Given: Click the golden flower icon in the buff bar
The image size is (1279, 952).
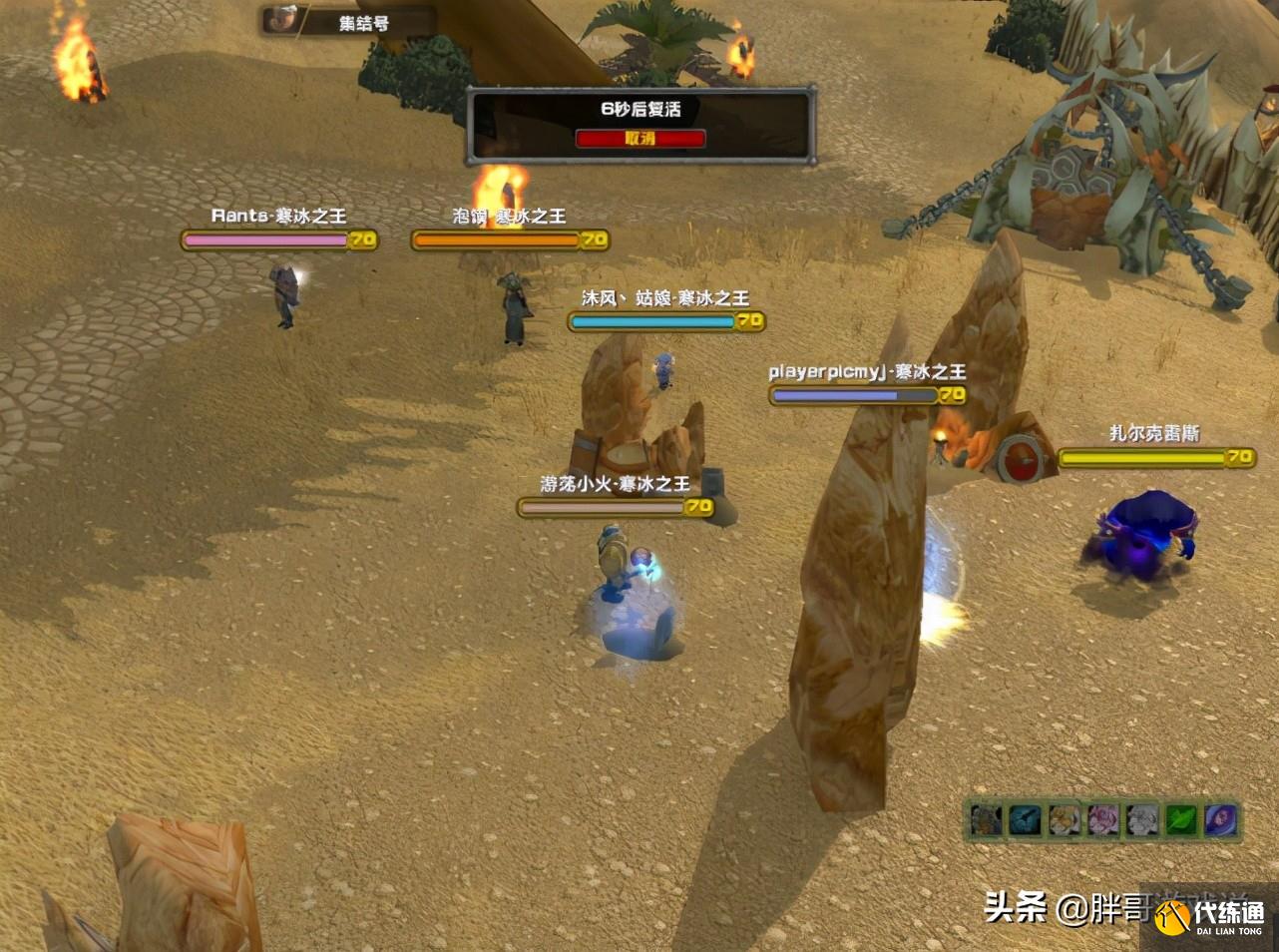Looking at the screenshot, I should pos(1063,820).
